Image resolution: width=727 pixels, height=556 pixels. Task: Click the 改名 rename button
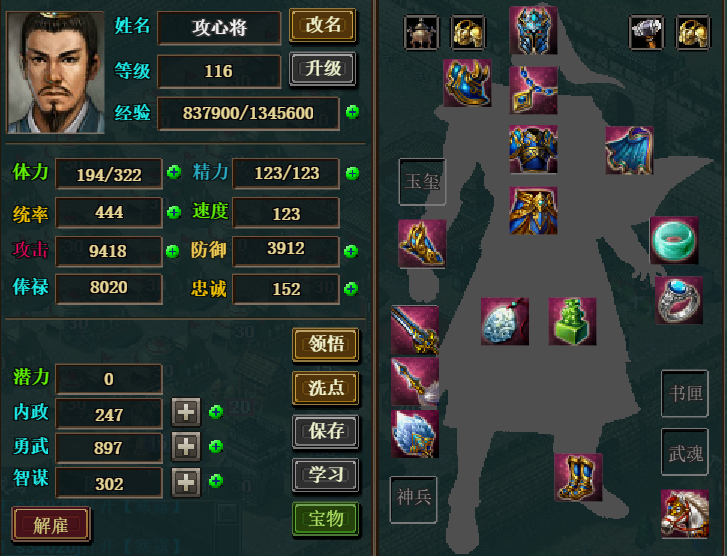pyautogui.click(x=323, y=25)
